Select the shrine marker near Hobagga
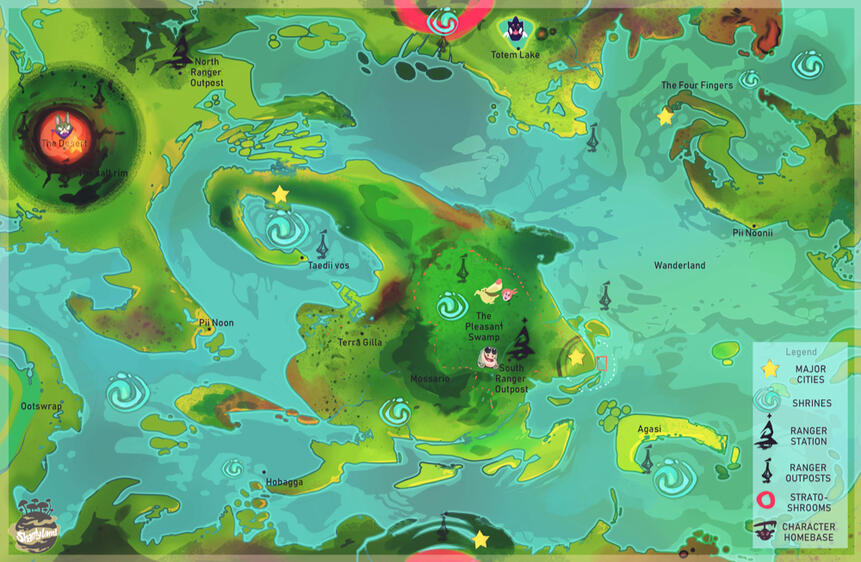861x562 pixels. [x=233, y=468]
